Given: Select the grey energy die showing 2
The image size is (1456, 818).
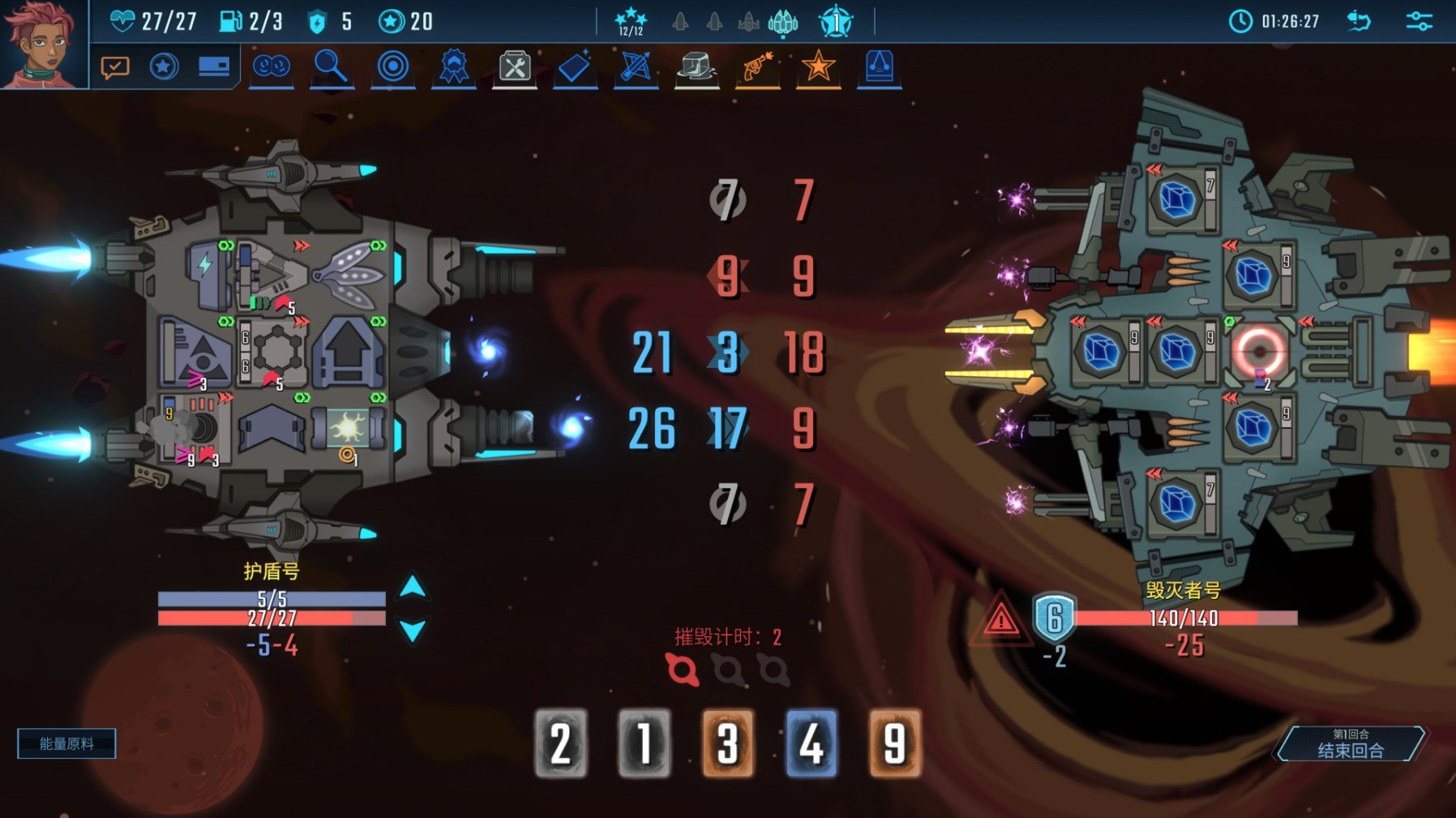Looking at the screenshot, I should pyautogui.click(x=561, y=743).
